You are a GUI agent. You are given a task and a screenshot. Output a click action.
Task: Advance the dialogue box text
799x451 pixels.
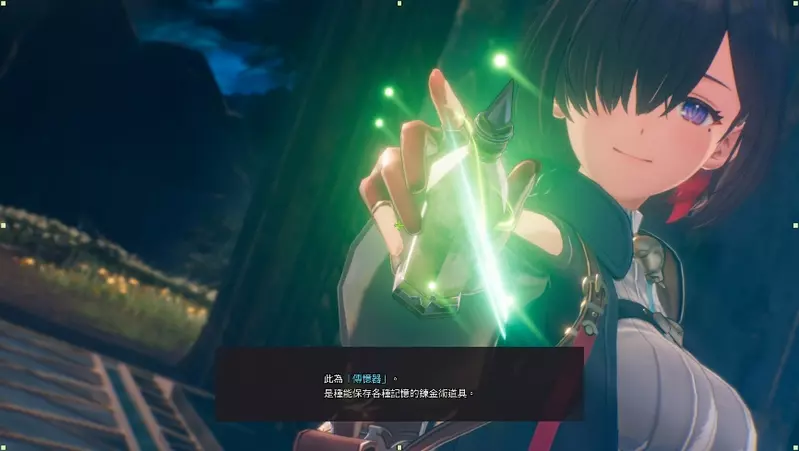[399, 384]
